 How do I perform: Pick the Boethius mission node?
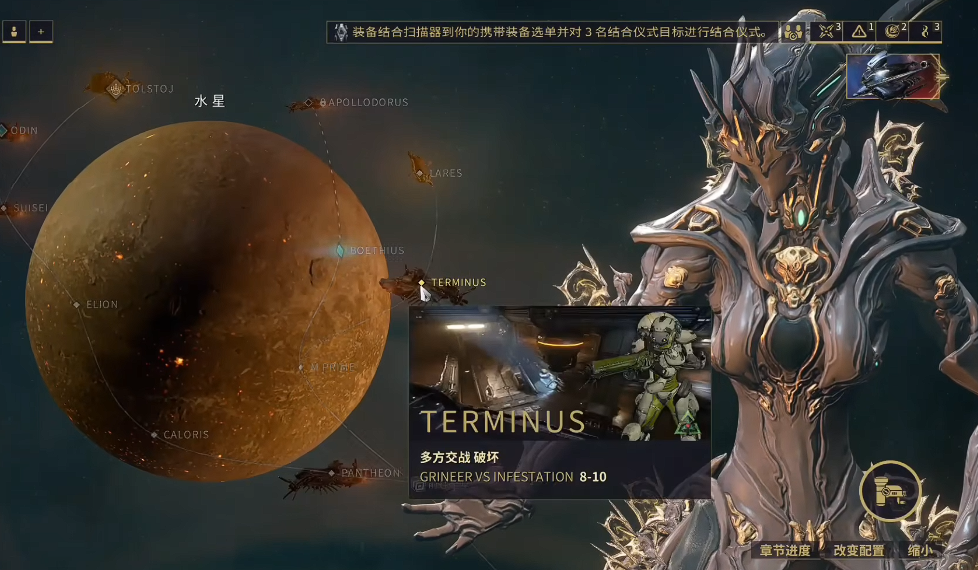341,250
